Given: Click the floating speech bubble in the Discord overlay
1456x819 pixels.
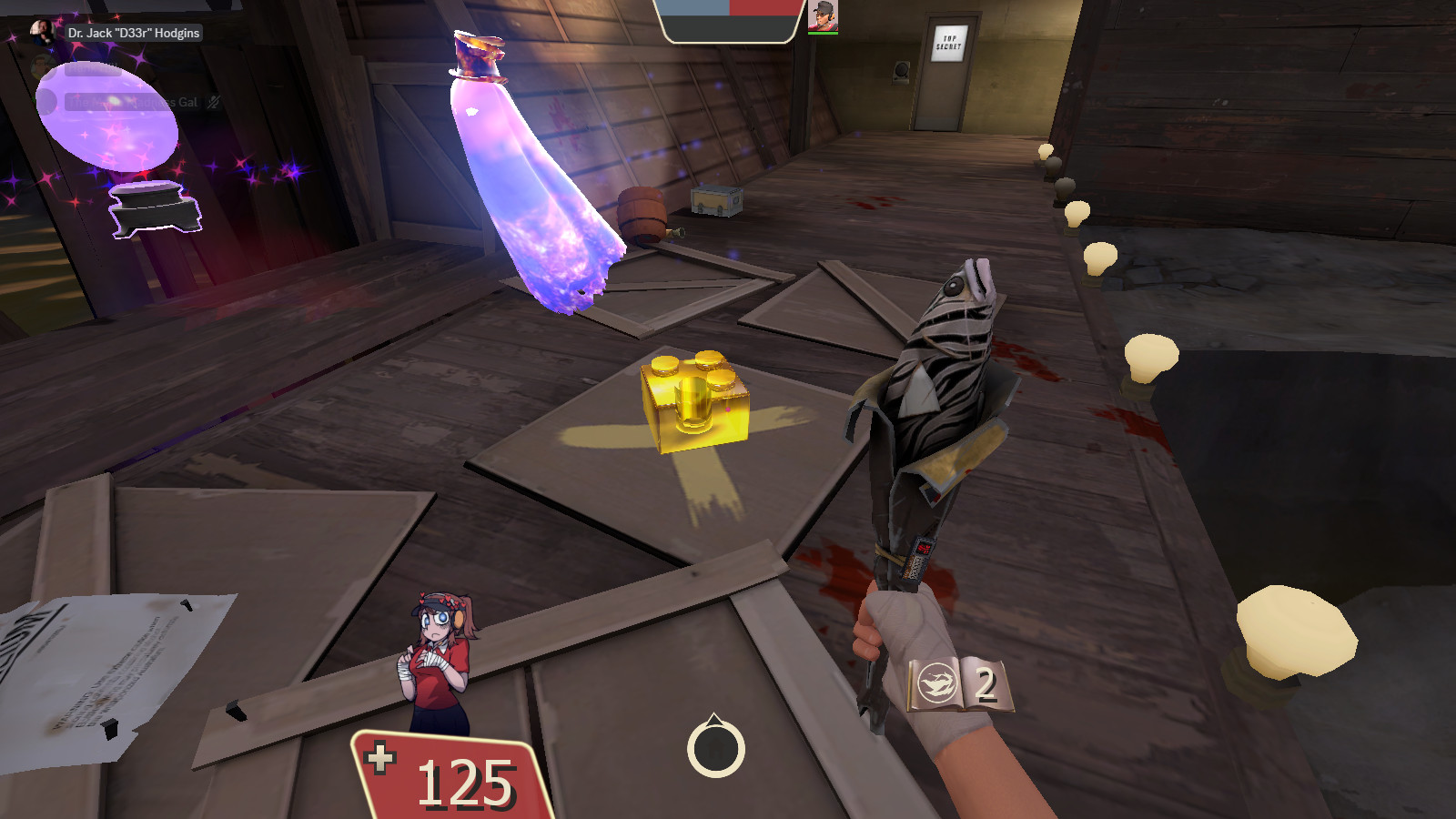Looking at the screenshot, I should click(95, 68).
